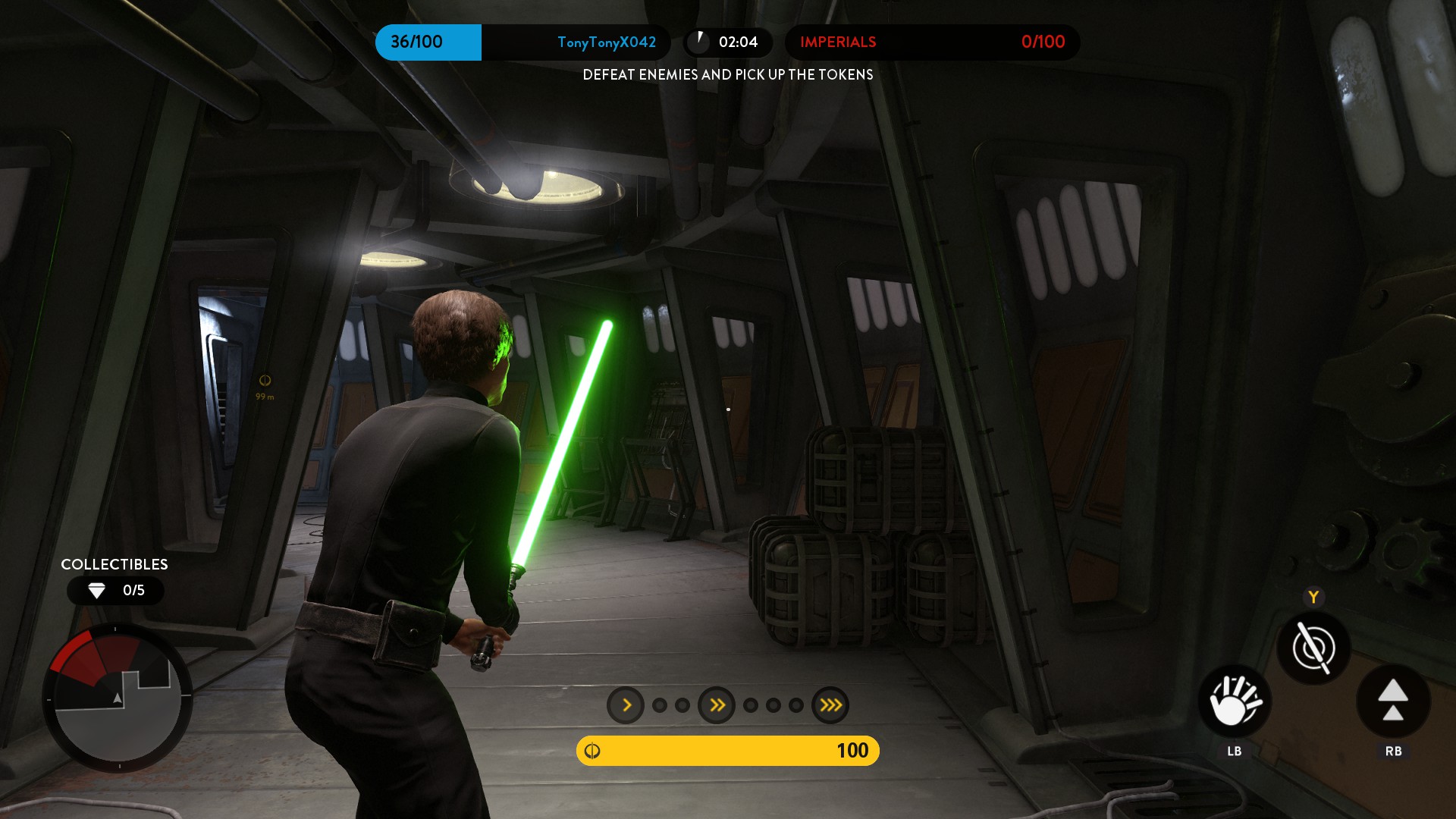Viewport: 1456px width, 819px height.
Task: Activate the Force Push hand ability
Action: [x=1235, y=701]
